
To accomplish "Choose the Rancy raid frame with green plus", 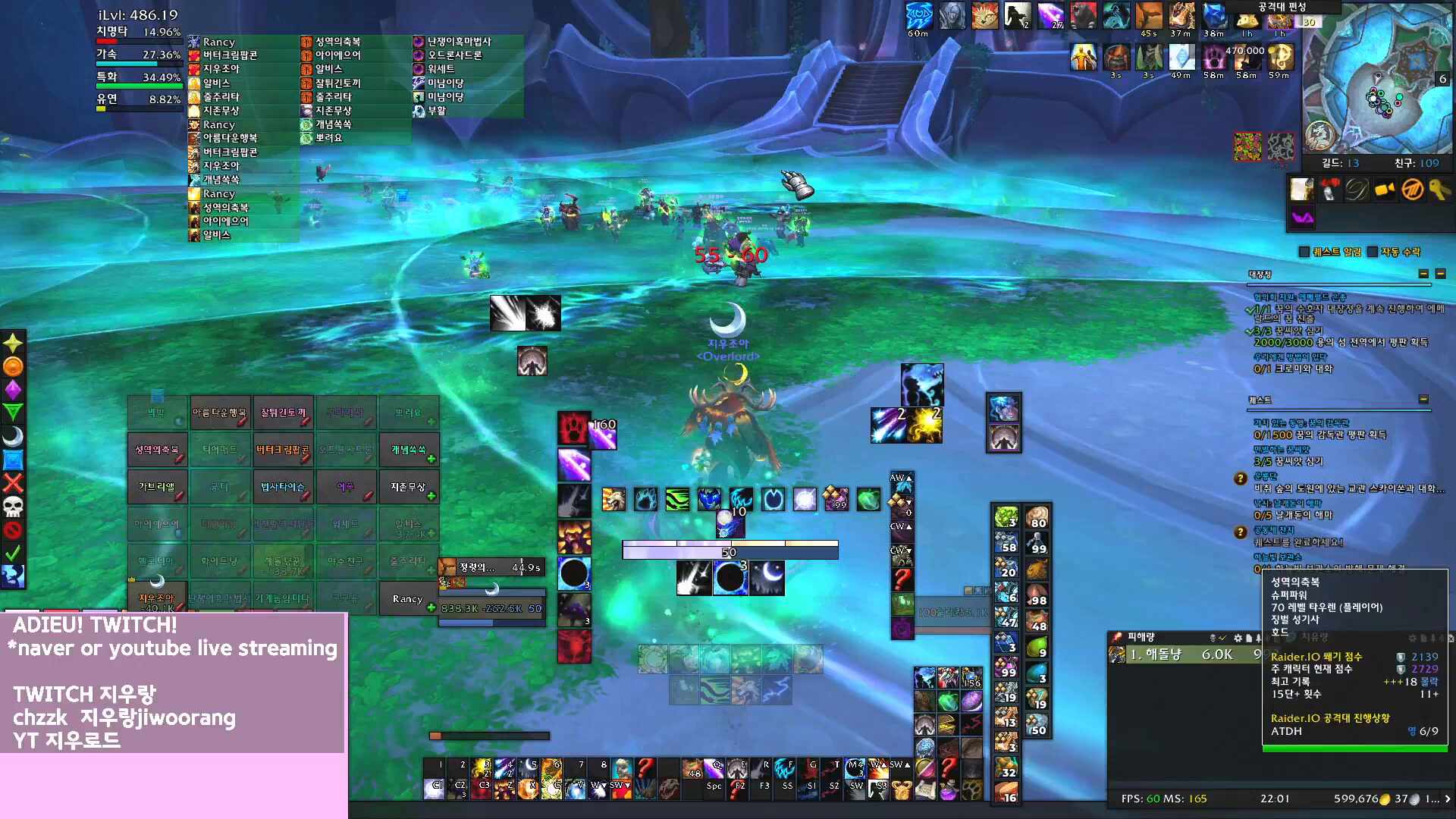I will pyautogui.click(x=408, y=598).
